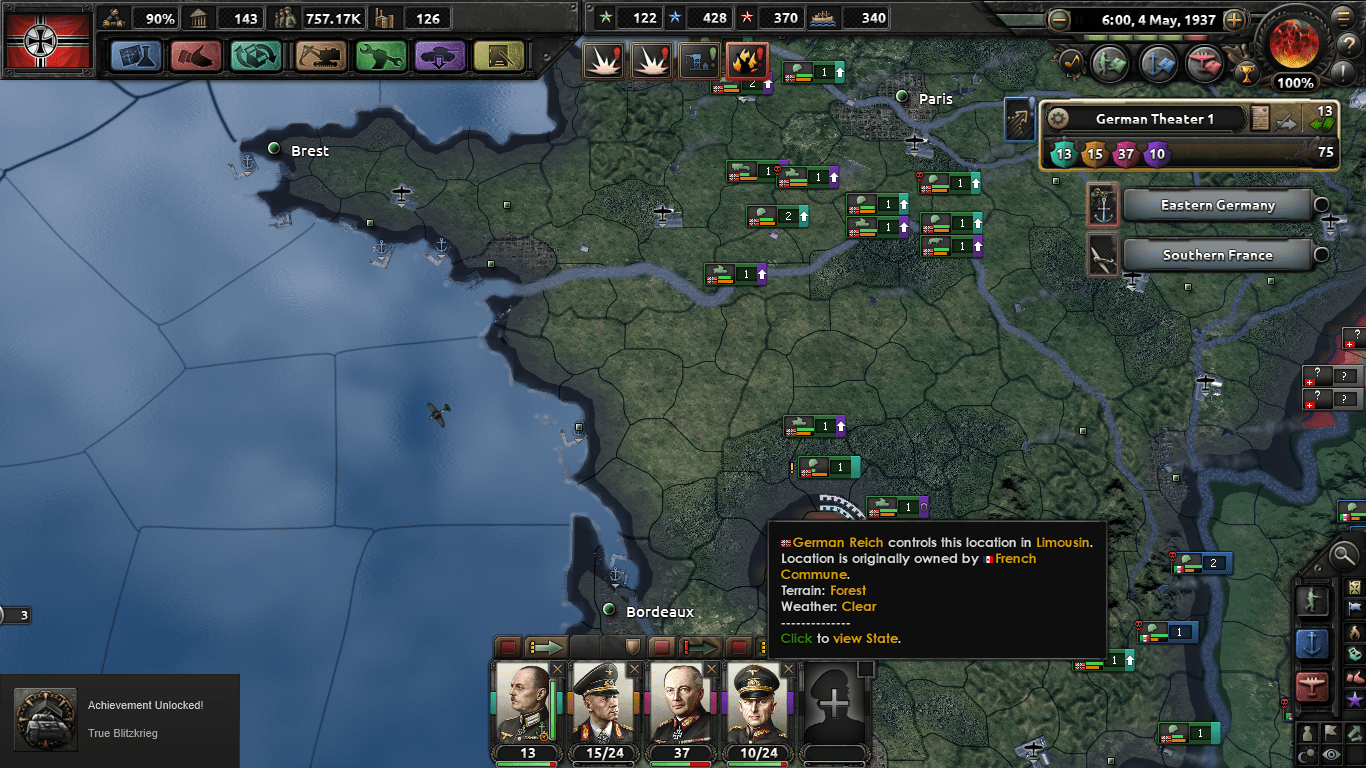Image resolution: width=1366 pixels, height=768 pixels.
Task: Switch to the land theater view
Action: pyautogui.click(x=1315, y=601)
